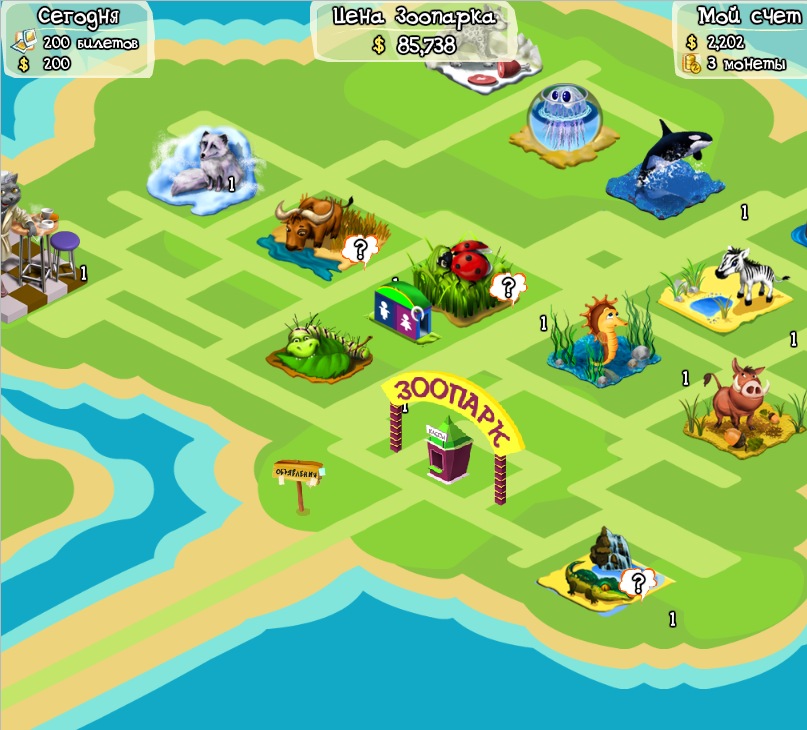Select the question bubble on the crocodile enclosure
Screen dimensions: 807x730
tap(635, 582)
